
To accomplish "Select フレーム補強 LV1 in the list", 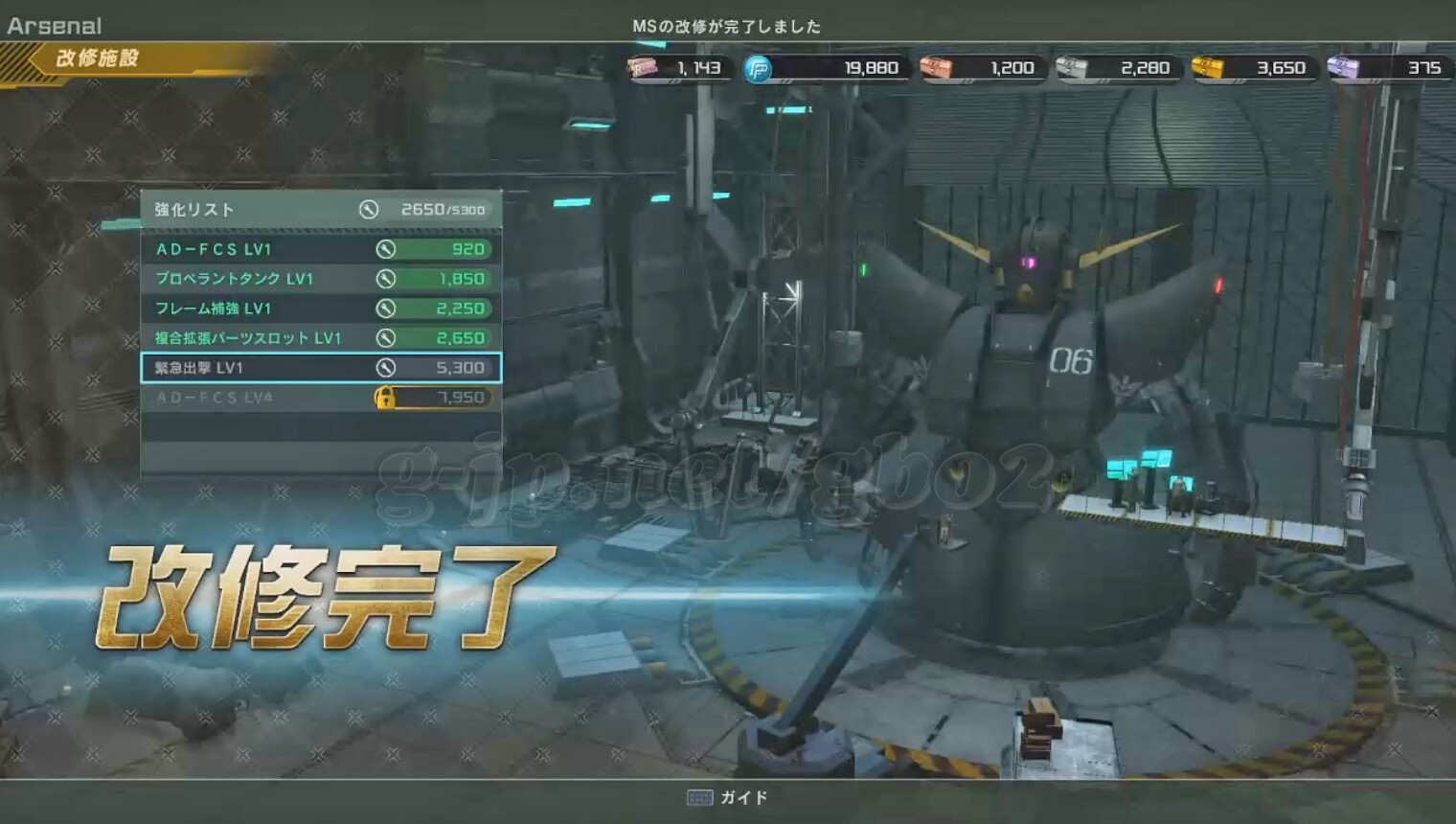I will click(321, 309).
